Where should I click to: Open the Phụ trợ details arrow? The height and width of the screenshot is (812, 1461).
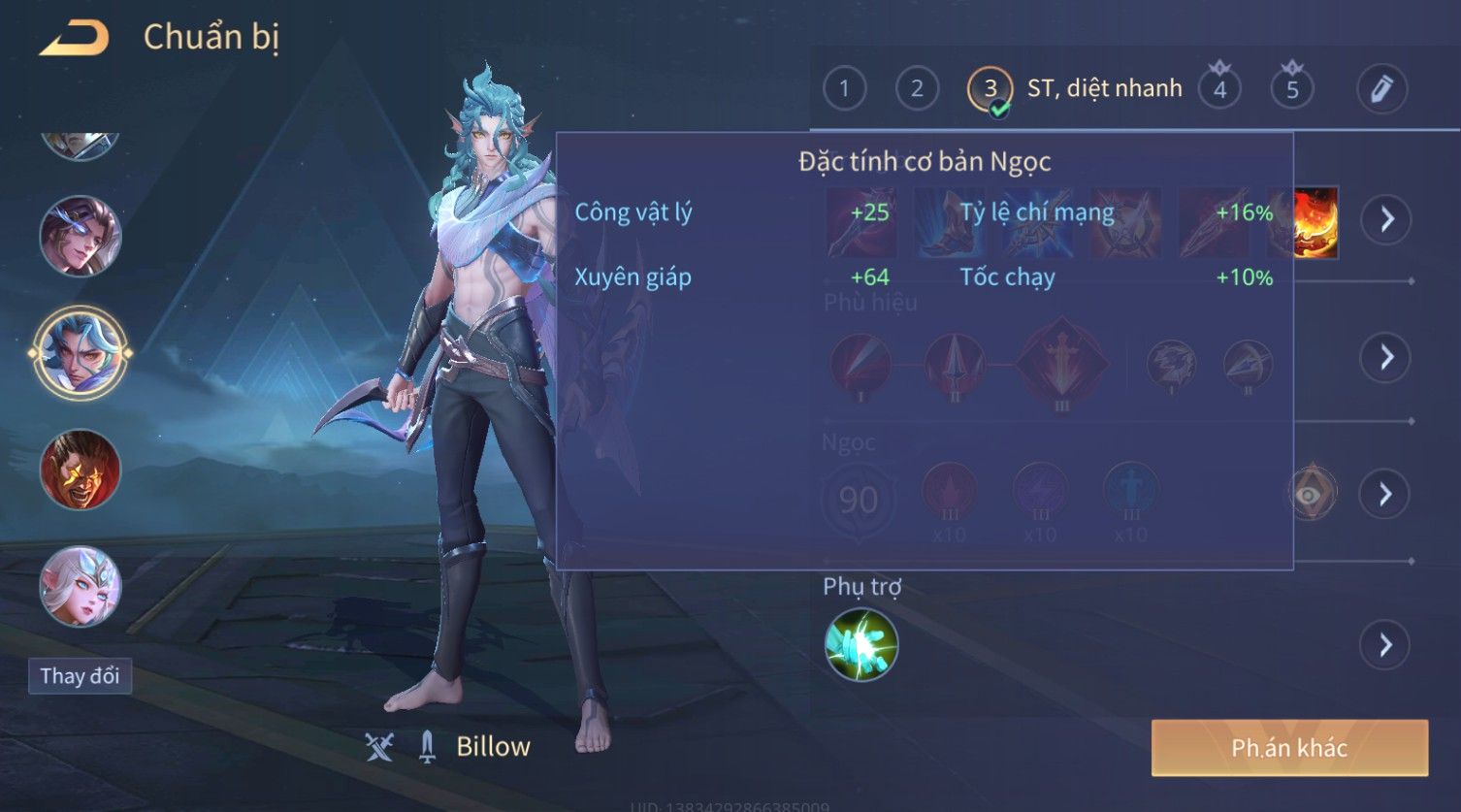click(x=1386, y=645)
